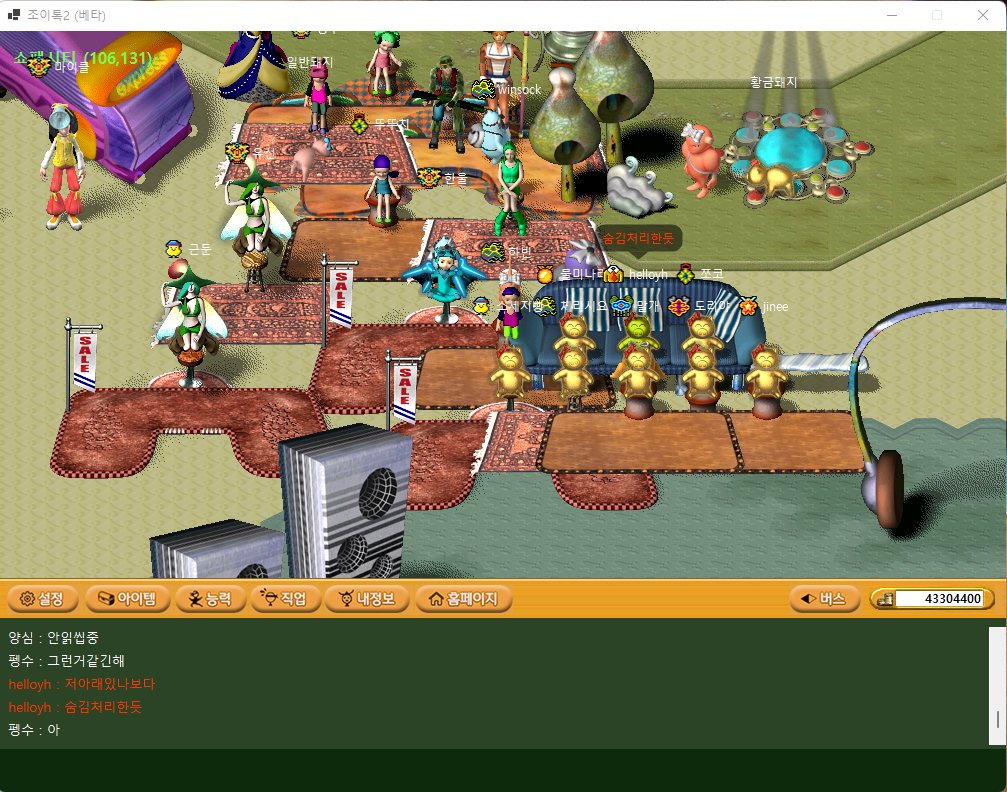This screenshot has width=1007, height=792.
Task: View 내정보 my info panel
Action: [368, 599]
